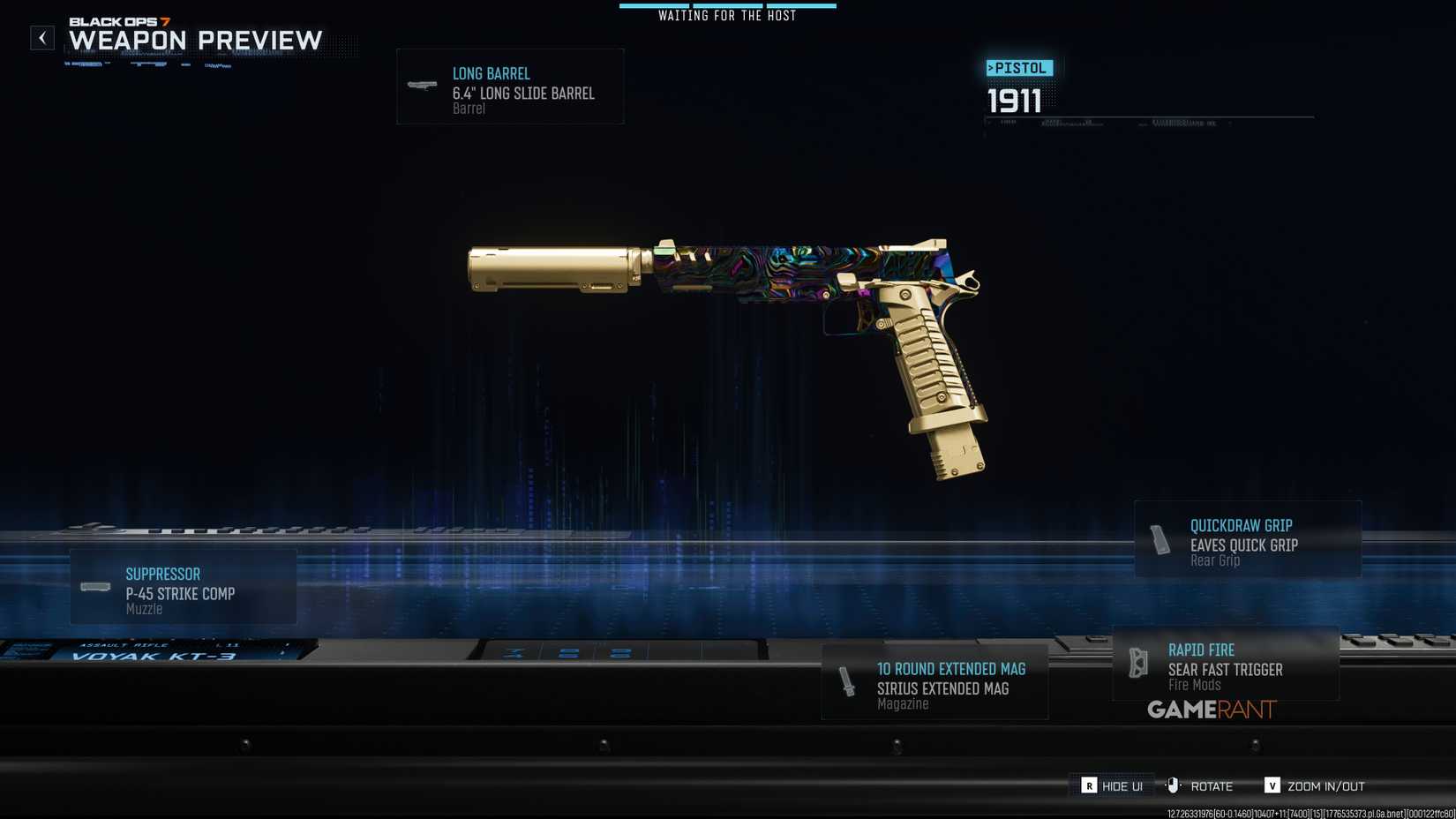Expand the Rapid Fire attachment panel
Viewport: 1456px width, 819px height.
[x=1225, y=662]
